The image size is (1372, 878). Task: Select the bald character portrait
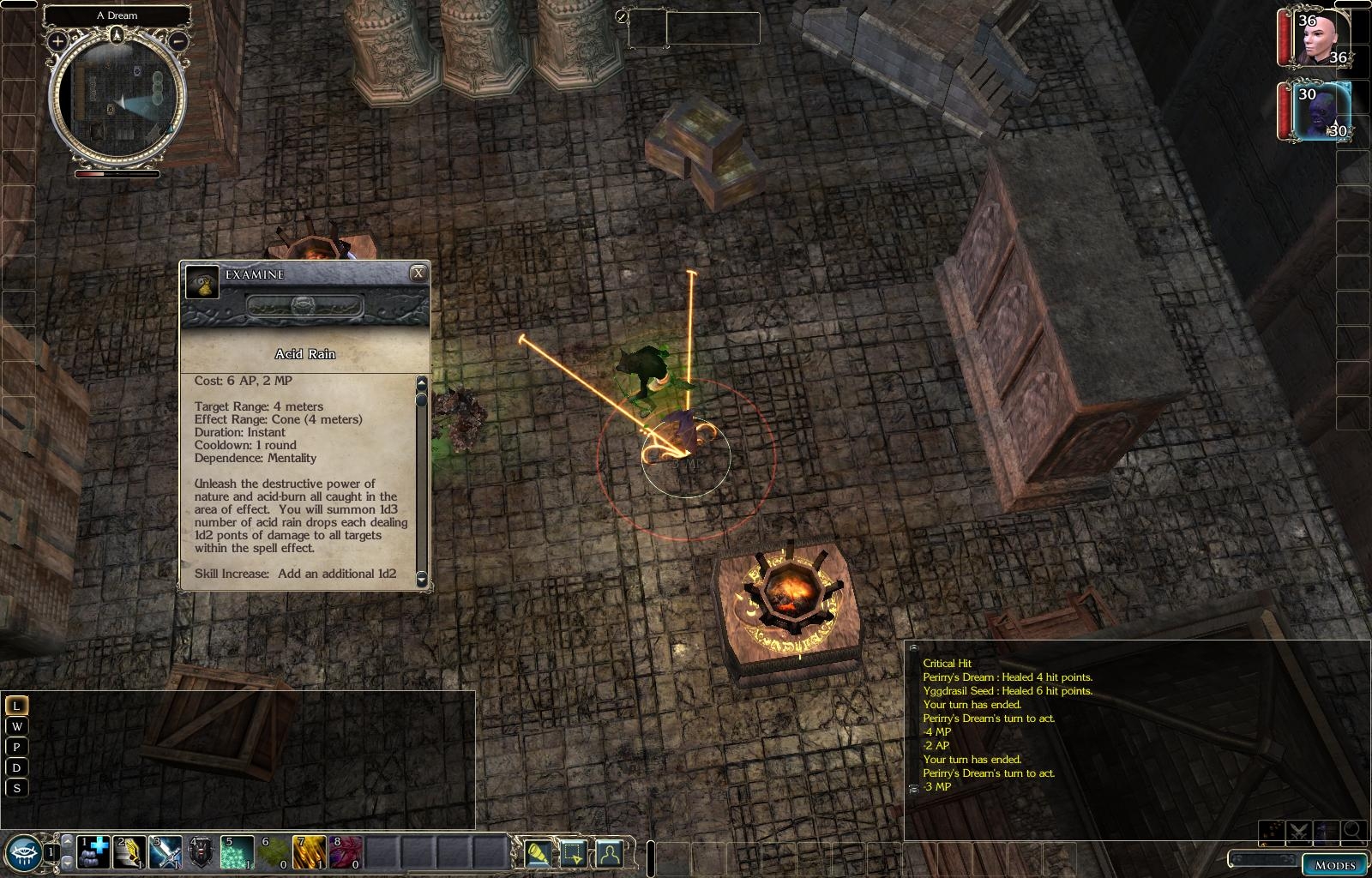[1320, 39]
